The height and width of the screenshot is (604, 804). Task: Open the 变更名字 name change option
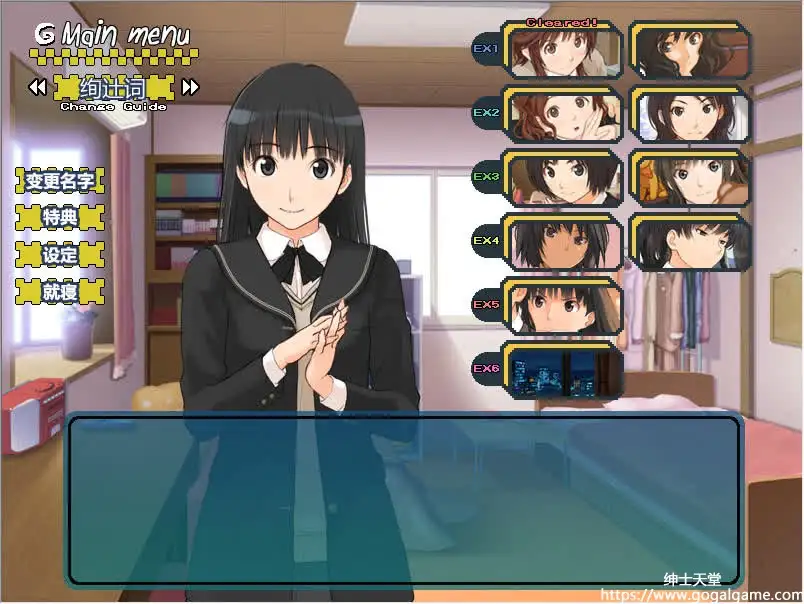[60, 181]
